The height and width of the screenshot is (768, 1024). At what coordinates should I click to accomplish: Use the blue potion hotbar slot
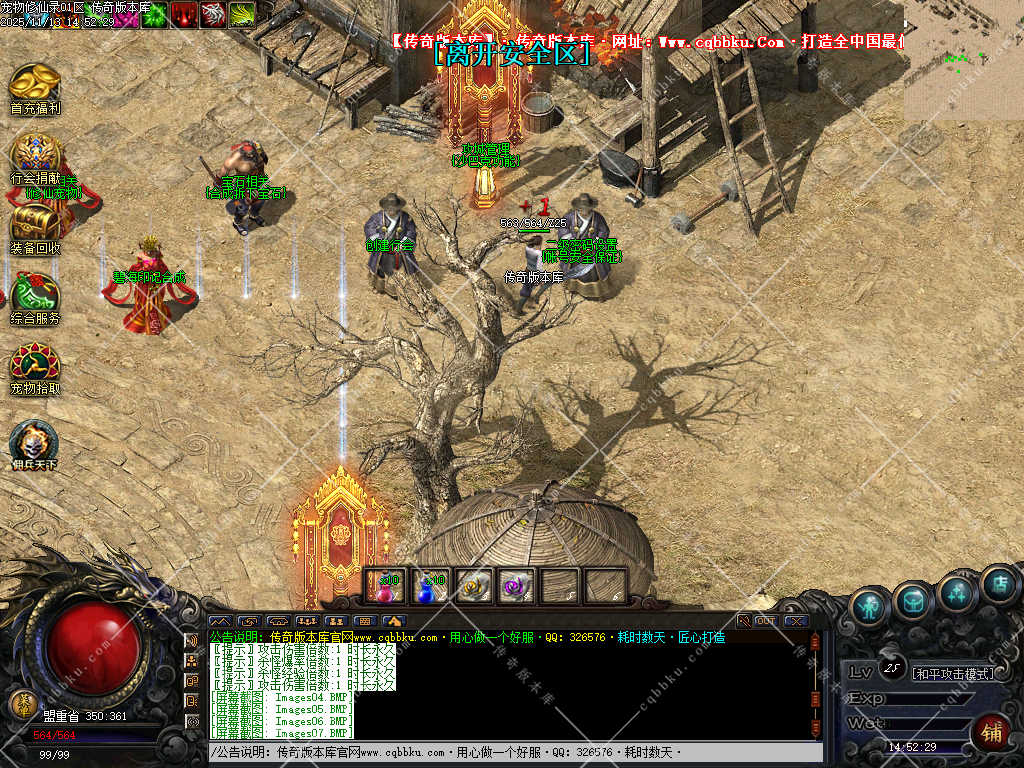pos(429,587)
